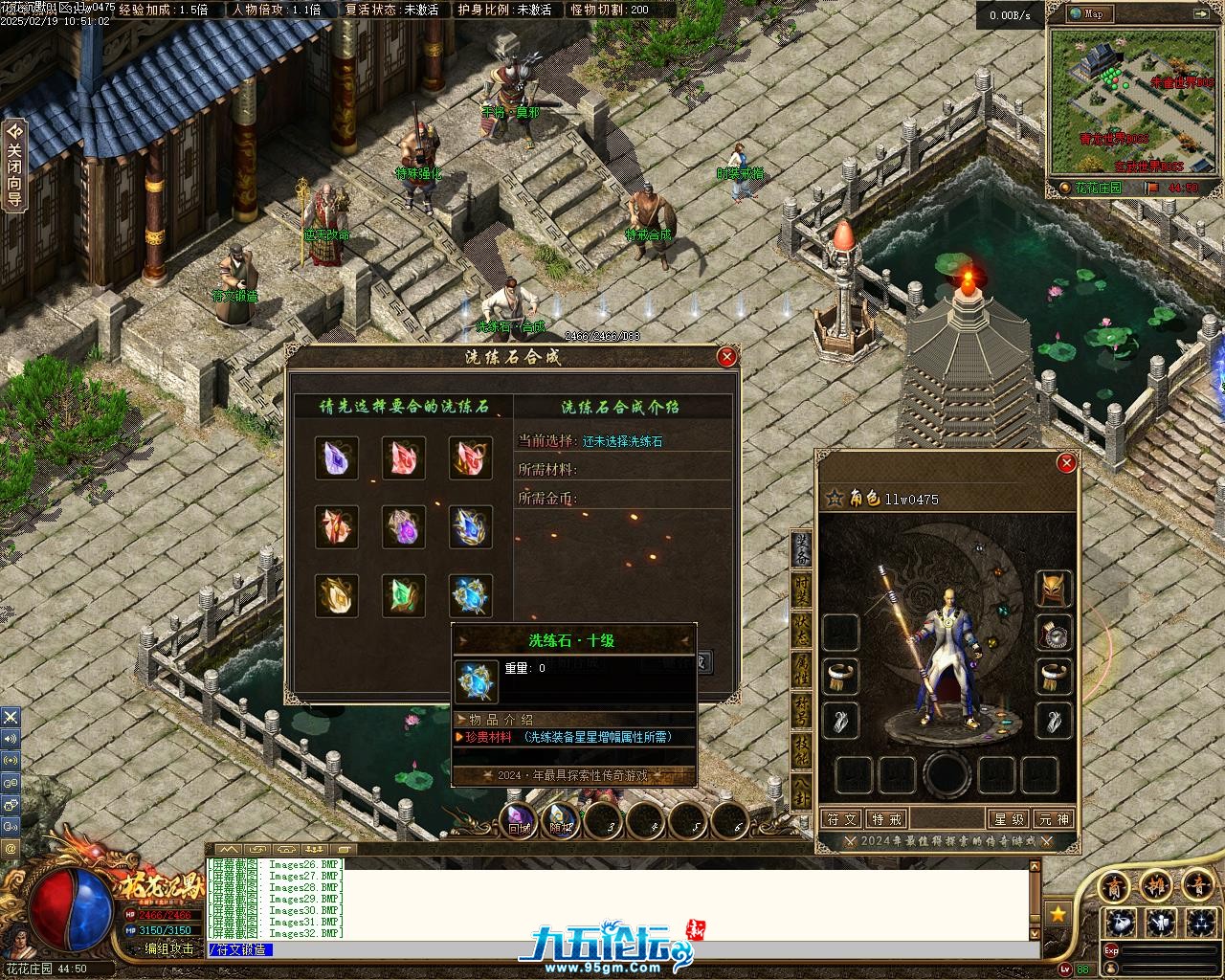Close the 洗练石合成 crafting window
The width and height of the screenshot is (1225, 980).
(x=727, y=357)
